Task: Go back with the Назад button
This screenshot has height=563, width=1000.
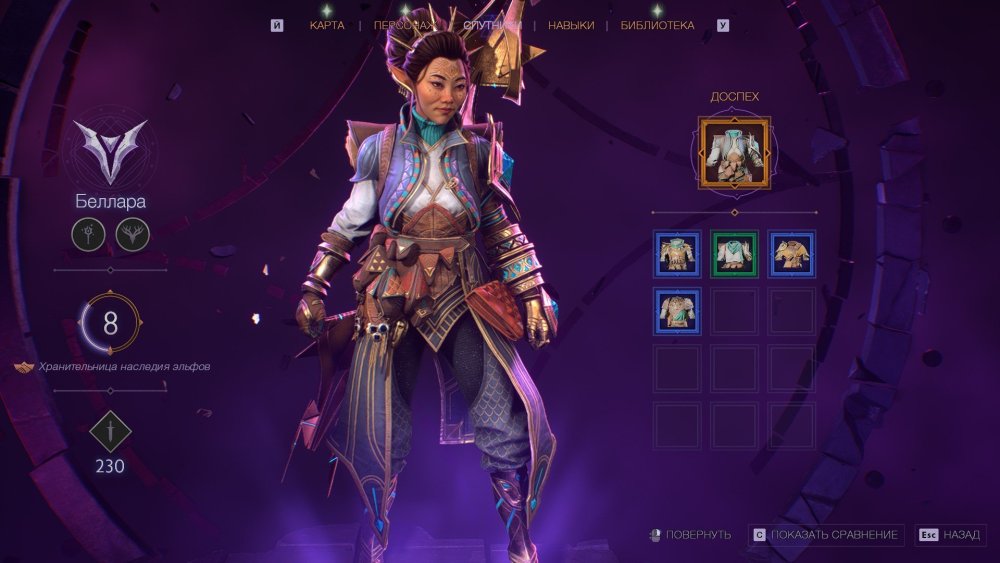Action: 951,535
